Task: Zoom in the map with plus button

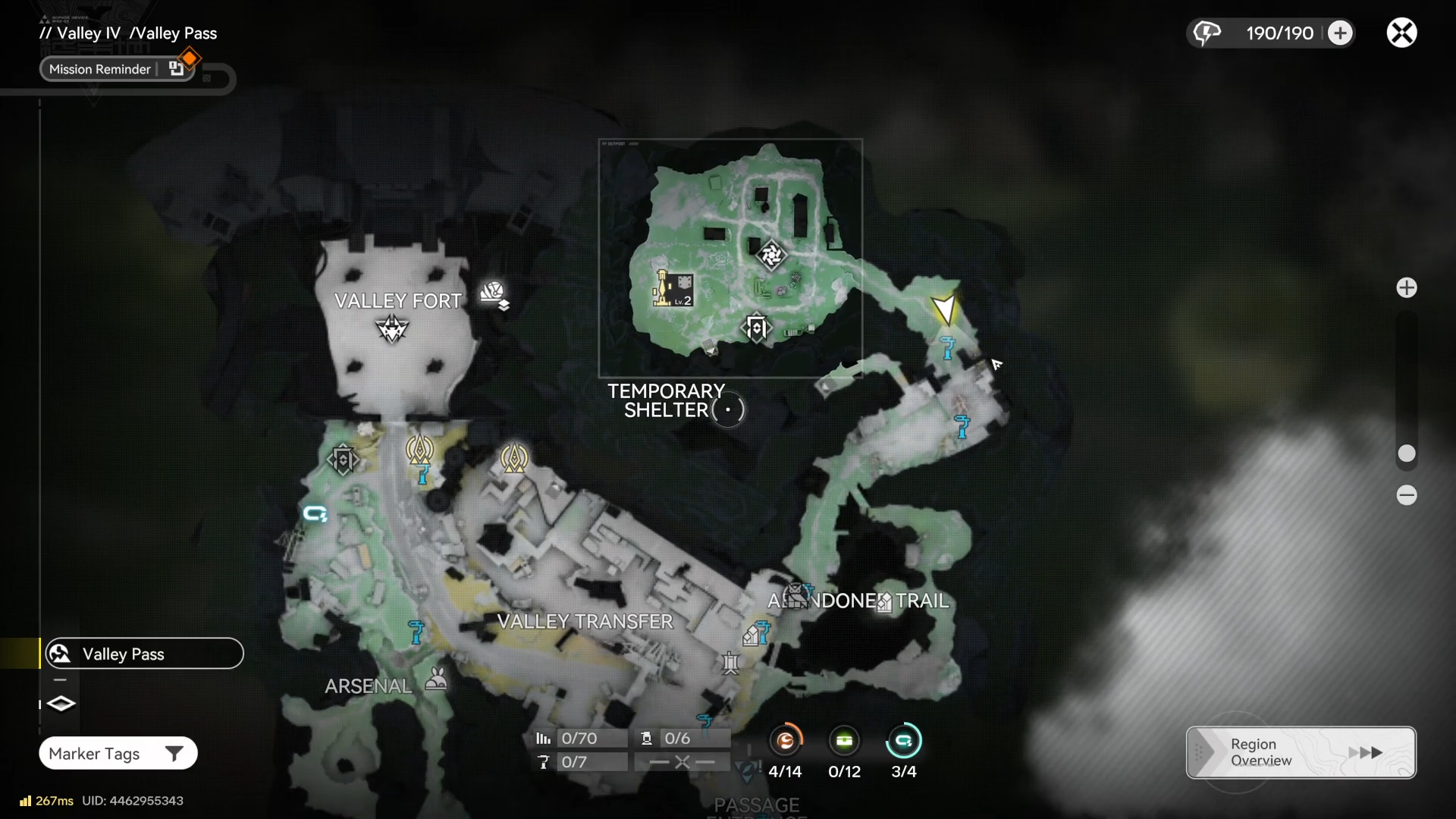Action: coord(1407,287)
